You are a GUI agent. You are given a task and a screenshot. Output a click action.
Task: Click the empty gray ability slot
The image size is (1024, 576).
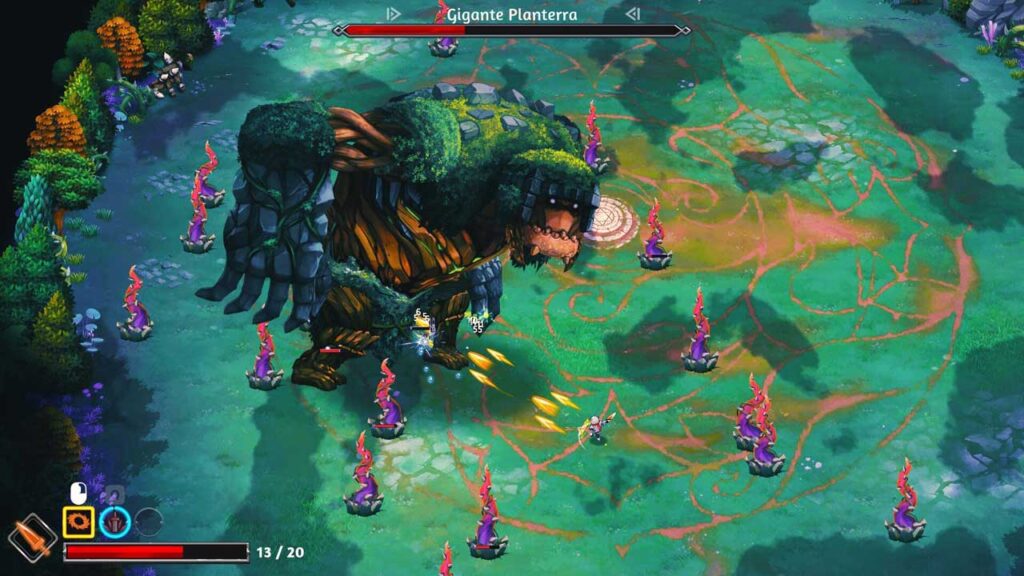pos(148,521)
